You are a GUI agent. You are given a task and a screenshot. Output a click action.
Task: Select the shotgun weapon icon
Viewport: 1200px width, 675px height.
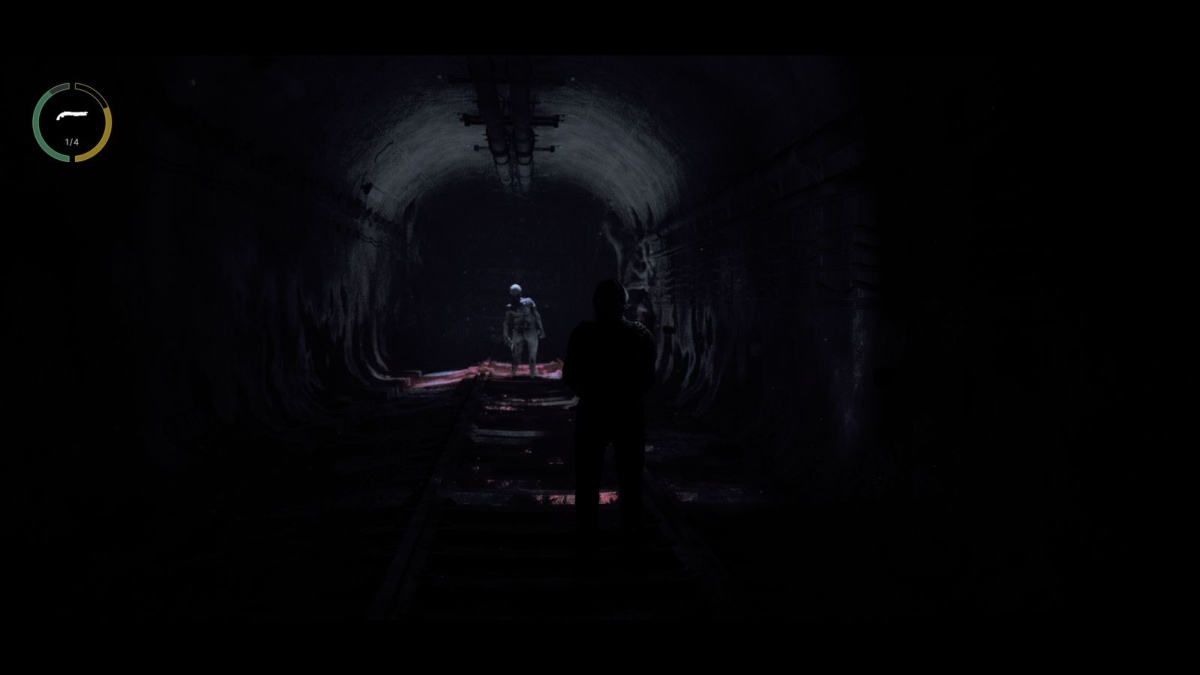tap(71, 116)
